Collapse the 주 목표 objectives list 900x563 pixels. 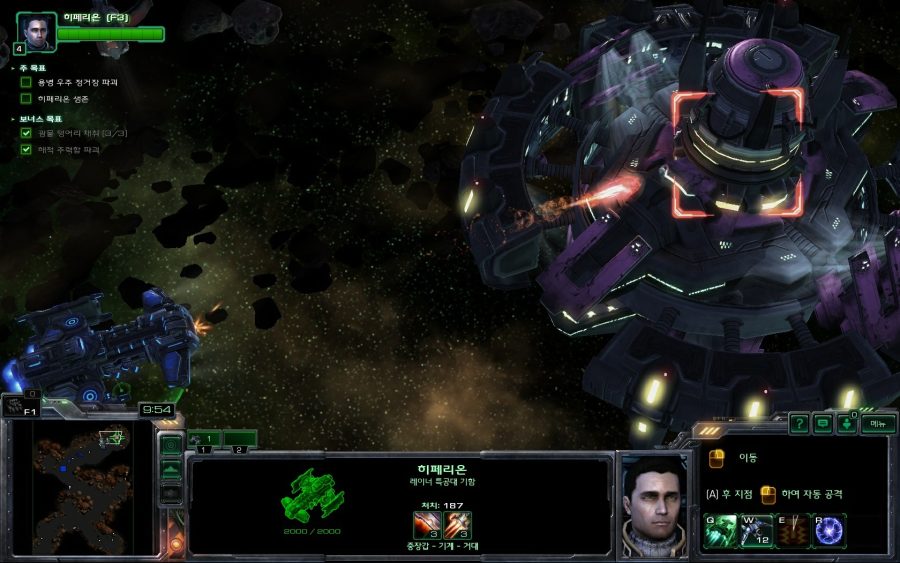13,67
